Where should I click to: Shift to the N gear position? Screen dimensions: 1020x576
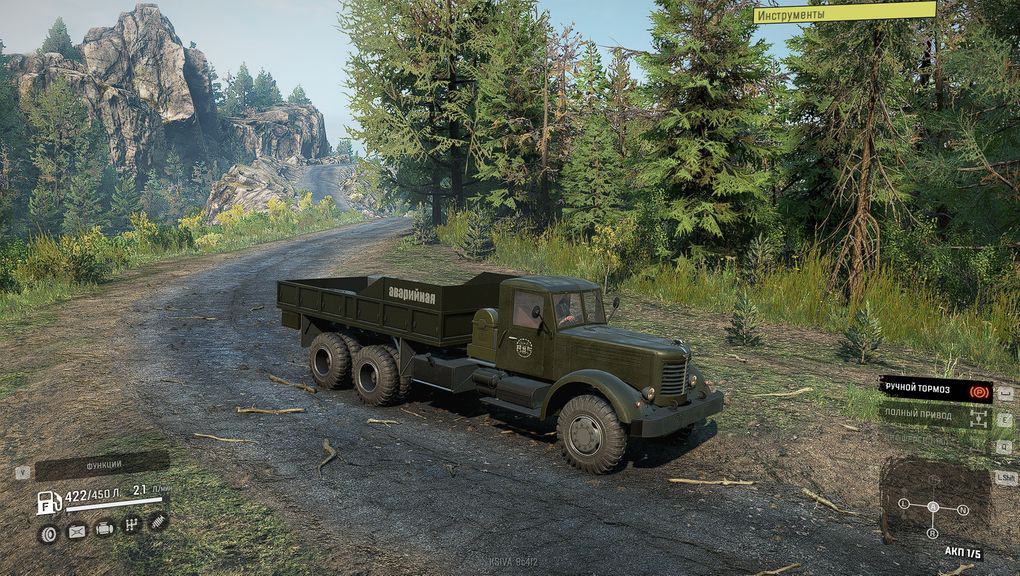click(x=963, y=508)
